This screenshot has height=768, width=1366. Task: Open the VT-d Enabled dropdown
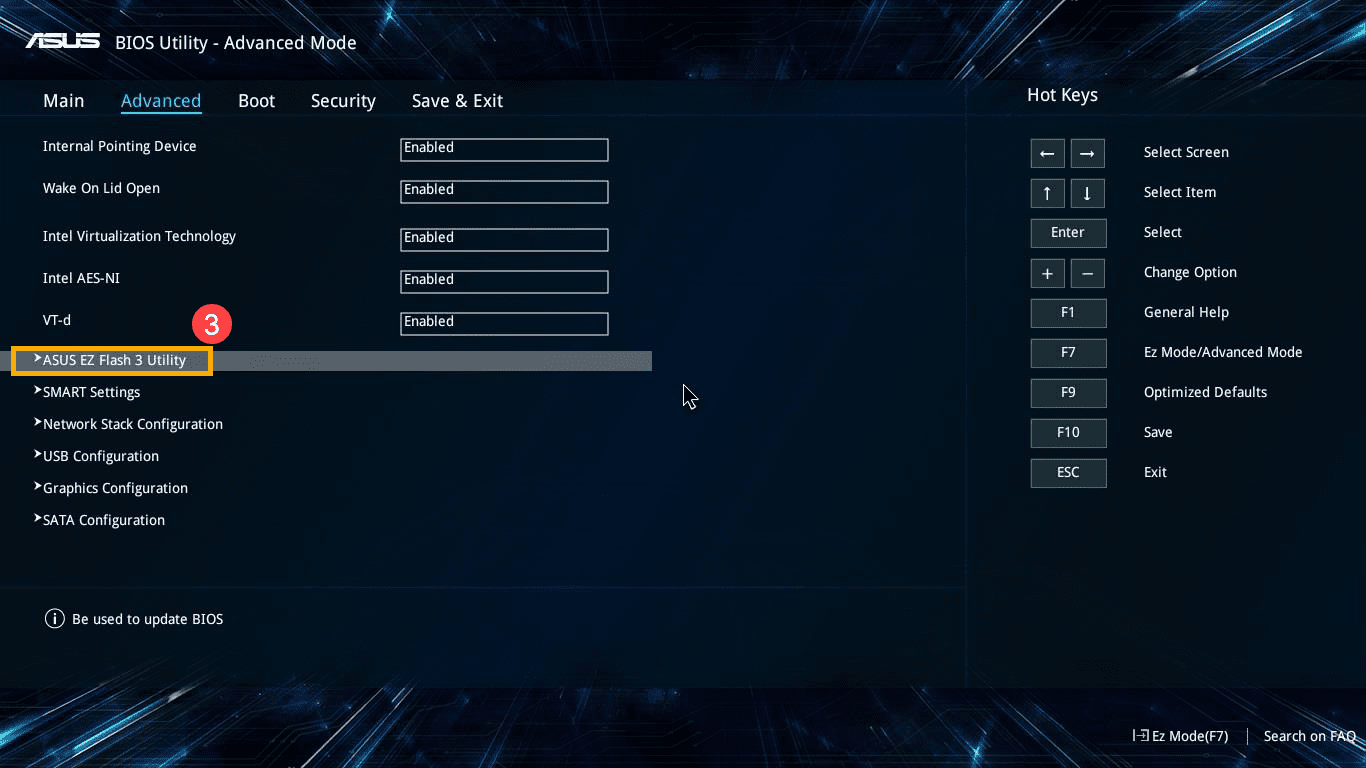point(503,323)
